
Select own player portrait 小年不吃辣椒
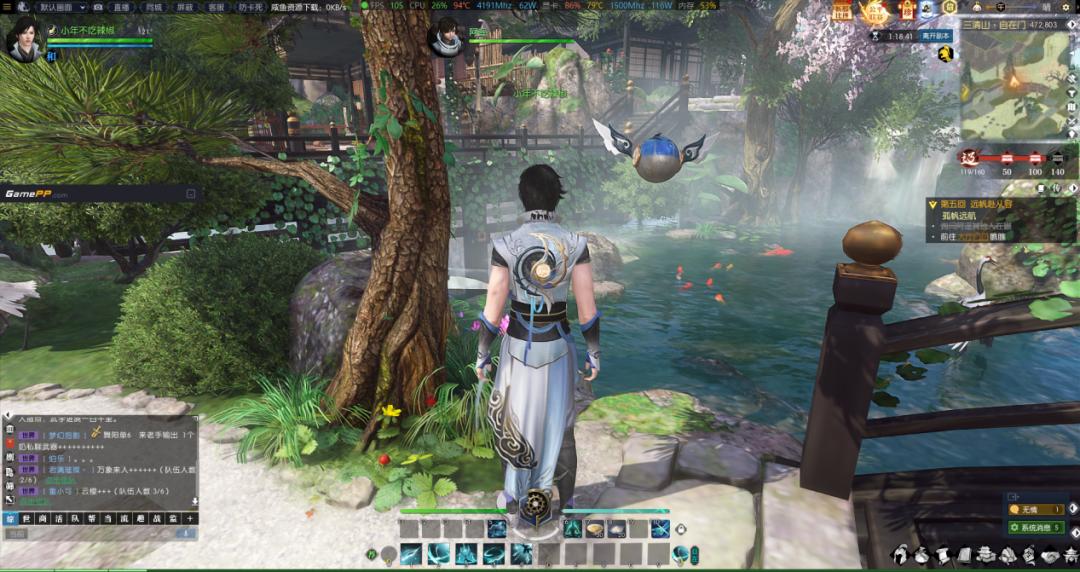coord(27,38)
